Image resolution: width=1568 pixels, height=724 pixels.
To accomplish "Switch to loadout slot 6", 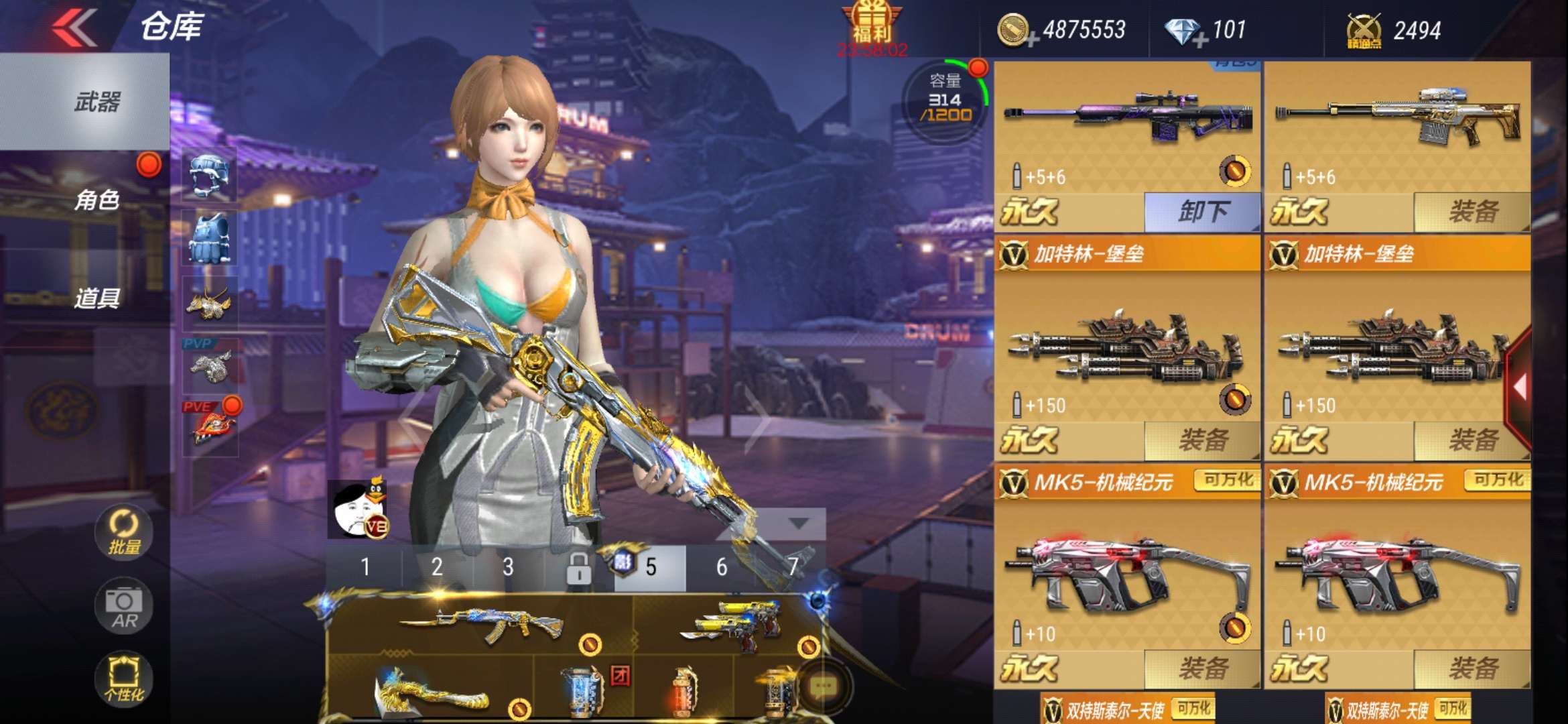I will click(722, 567).
